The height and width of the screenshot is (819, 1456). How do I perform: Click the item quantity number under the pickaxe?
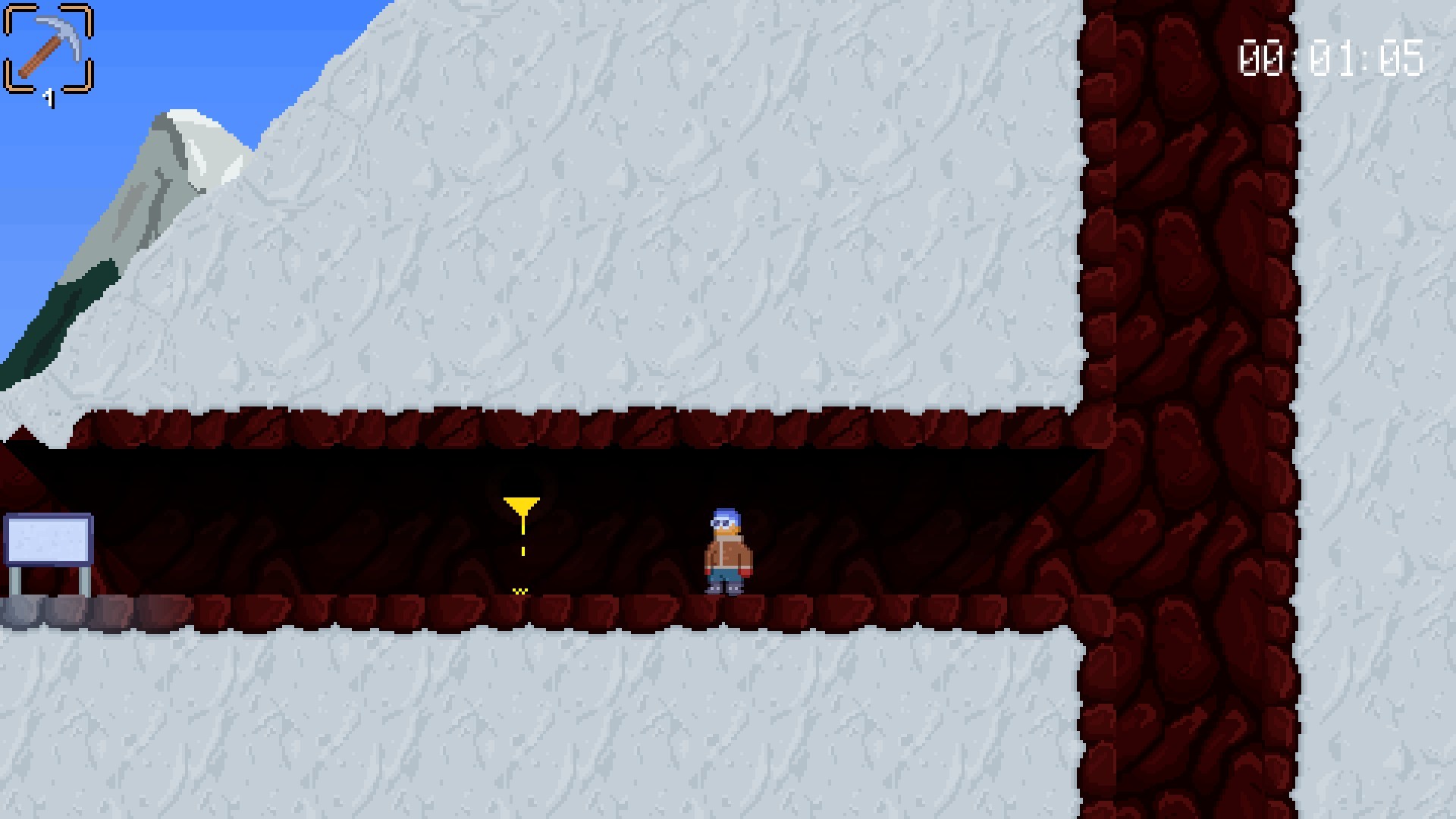click(49, 97)
